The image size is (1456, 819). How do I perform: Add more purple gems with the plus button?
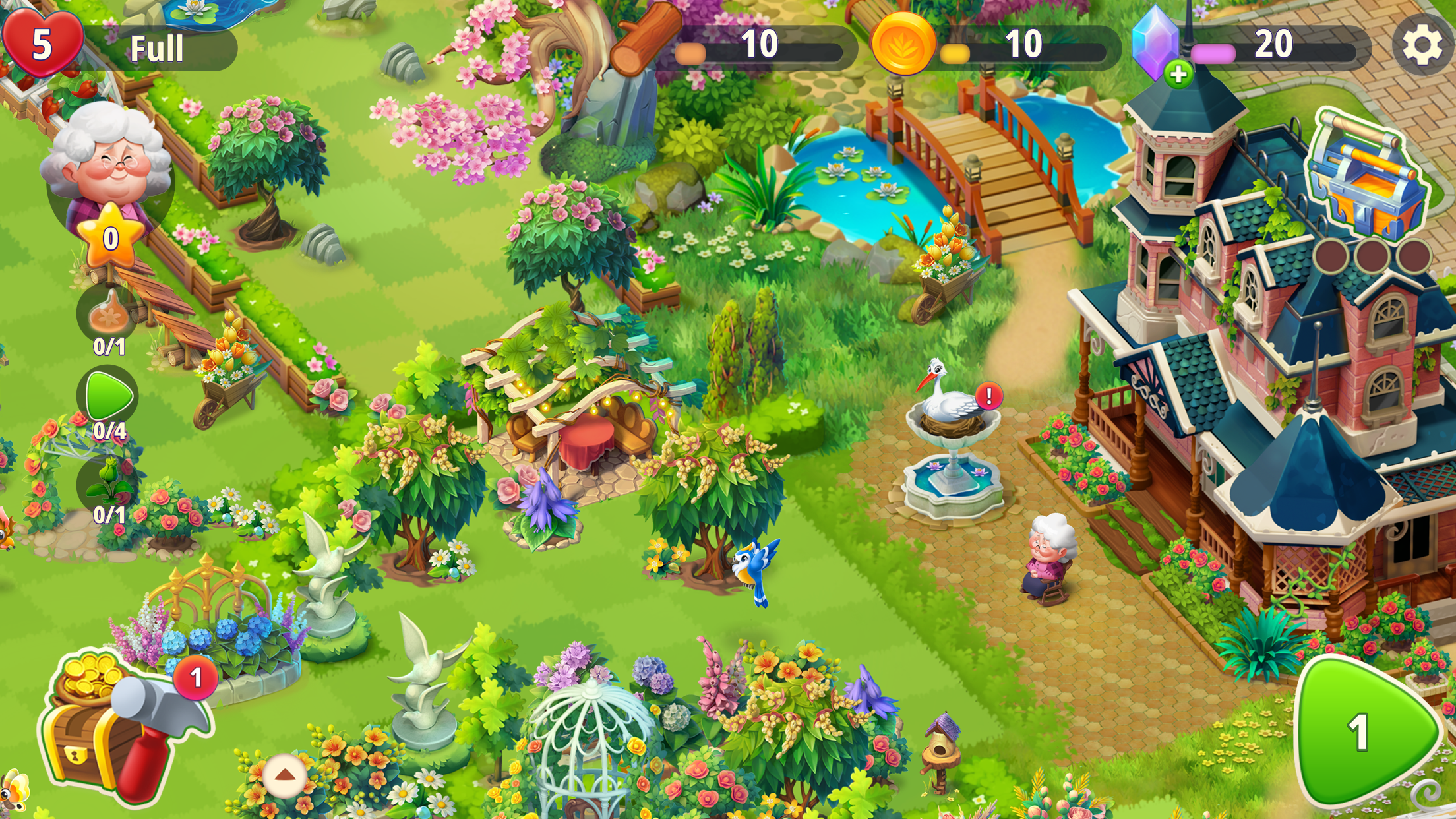click(x=1178, y=74)
